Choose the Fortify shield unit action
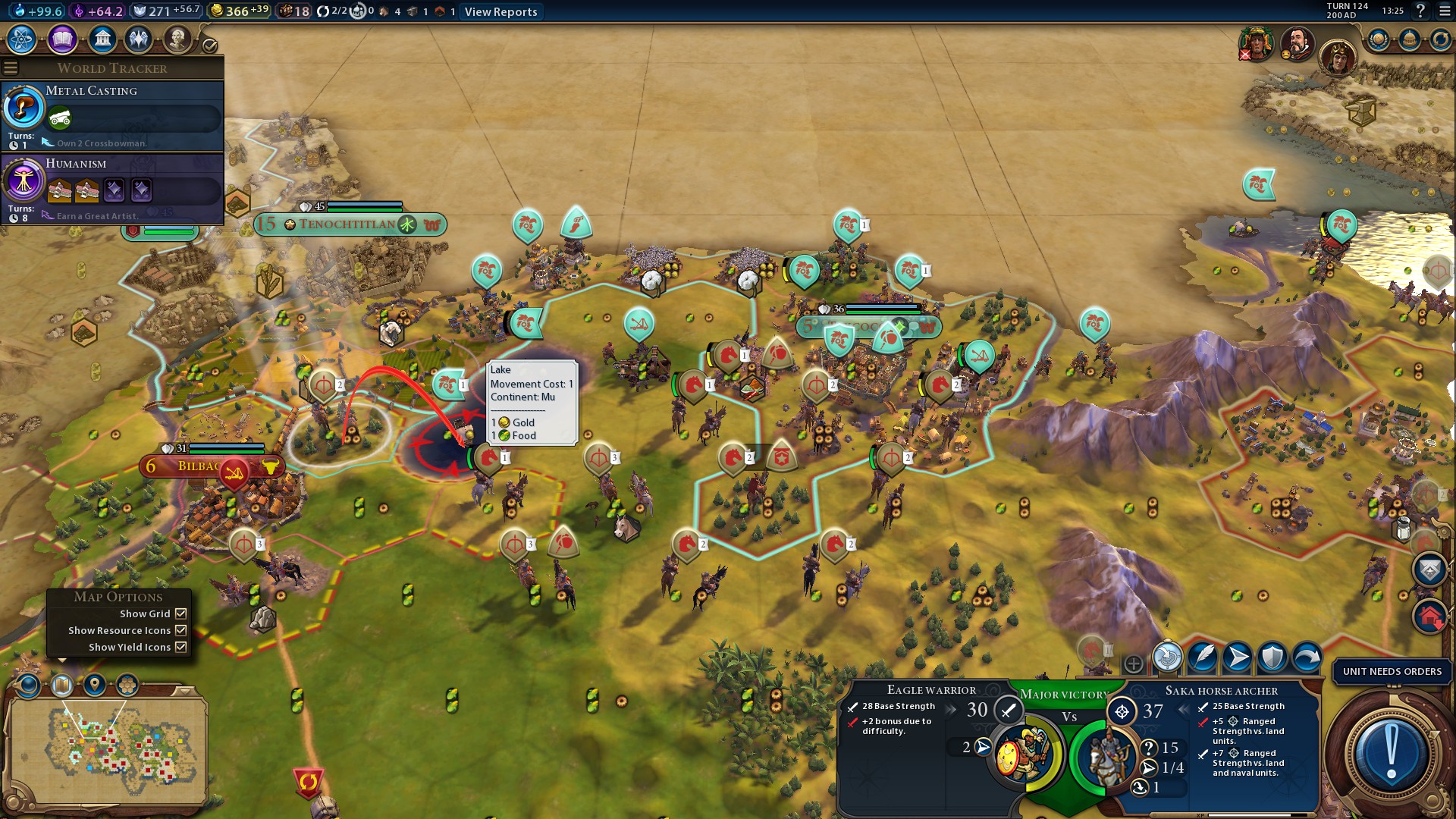This screenshot has height=819, width=1456. (1272, 657)
